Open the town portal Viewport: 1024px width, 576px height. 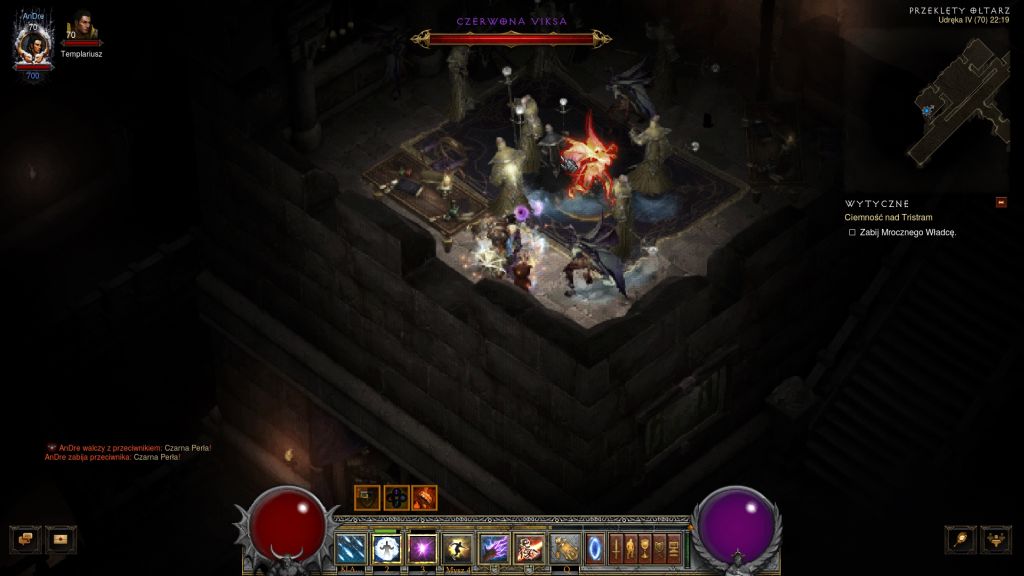[595, 548]
